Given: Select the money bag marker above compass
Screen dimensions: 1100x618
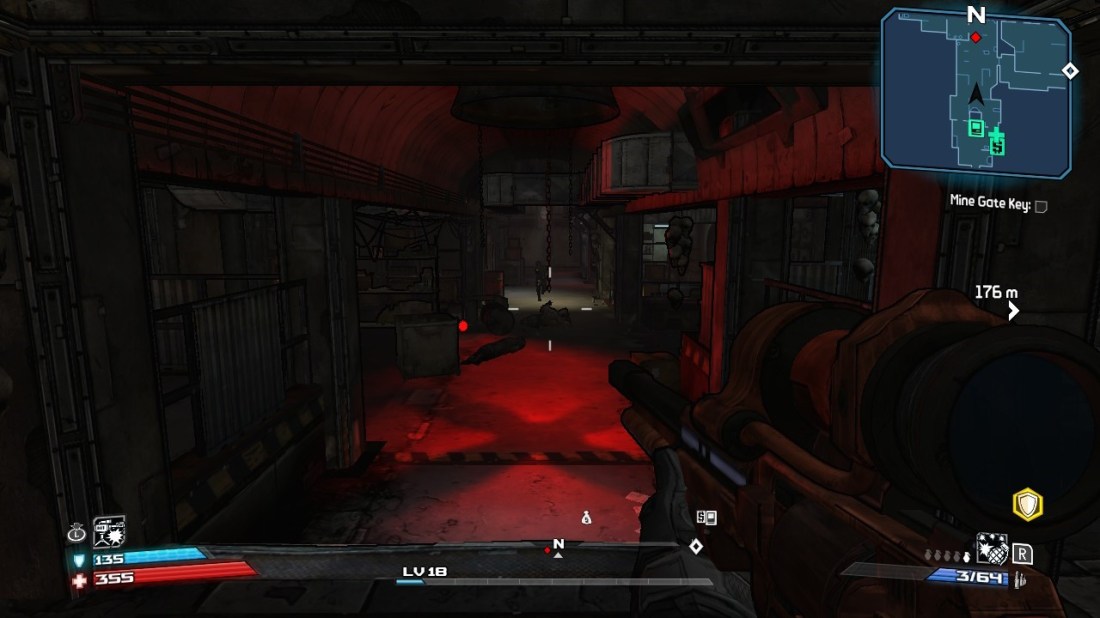Looking at the screenshot, I should [x=587, y=517].
